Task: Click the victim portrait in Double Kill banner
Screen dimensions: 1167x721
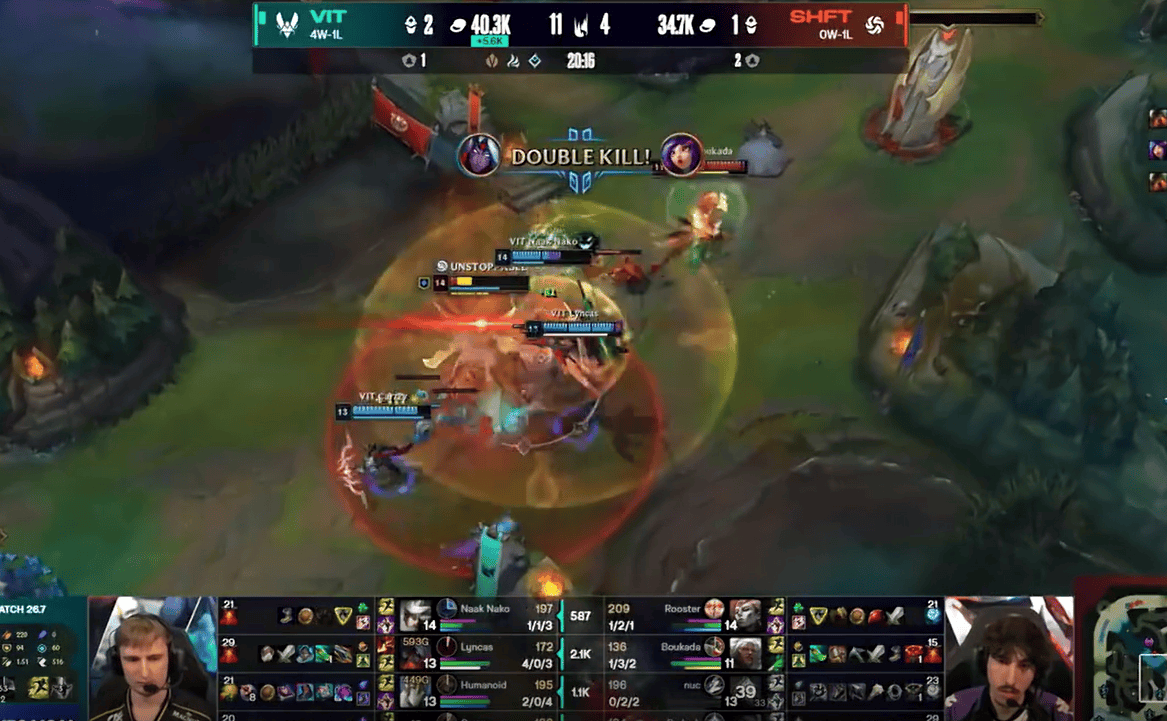Action: 681,156
